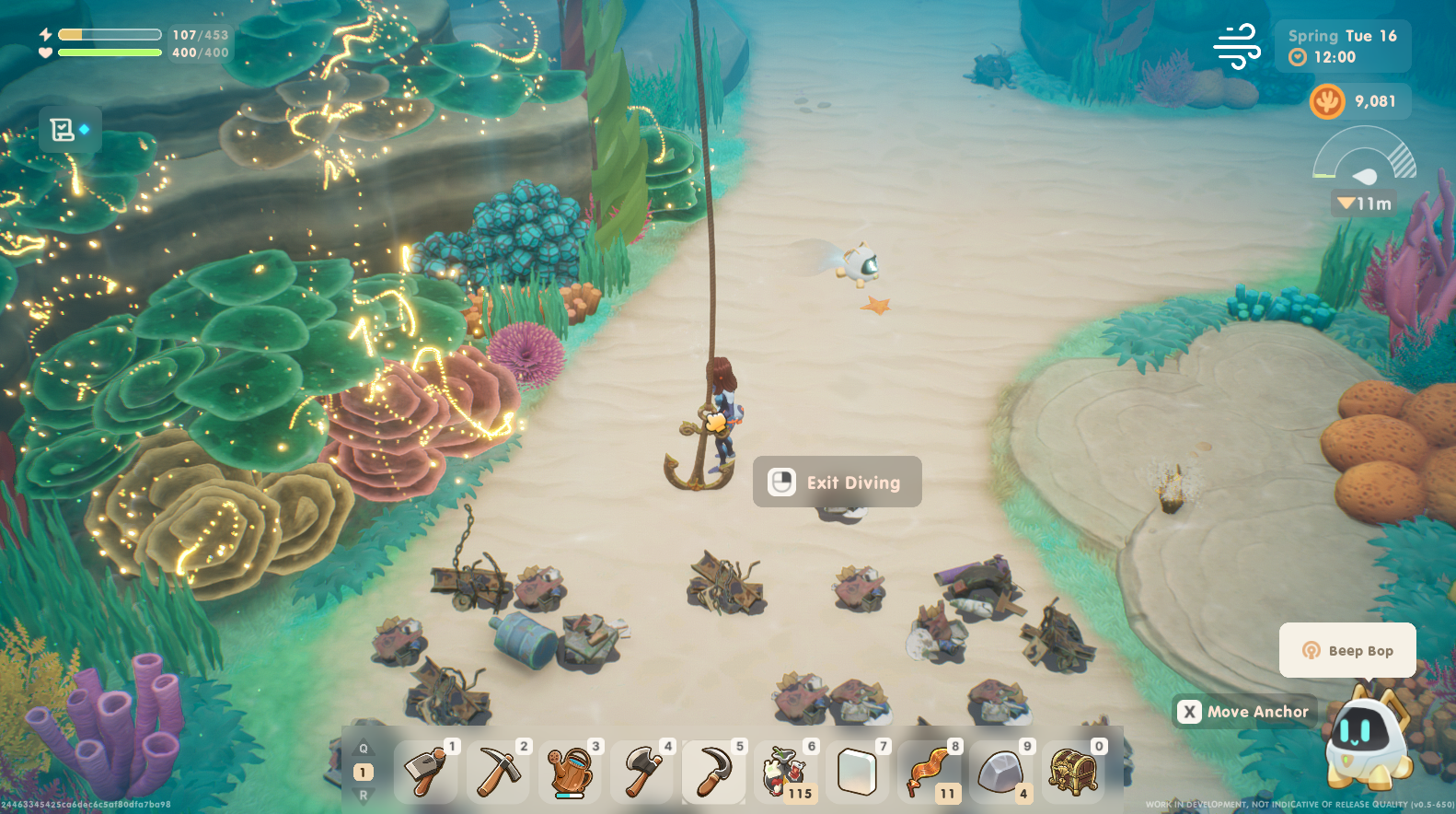Switch hotbar page with the down arrow
Screen dimensions: 1456x814
pos(364,795)
